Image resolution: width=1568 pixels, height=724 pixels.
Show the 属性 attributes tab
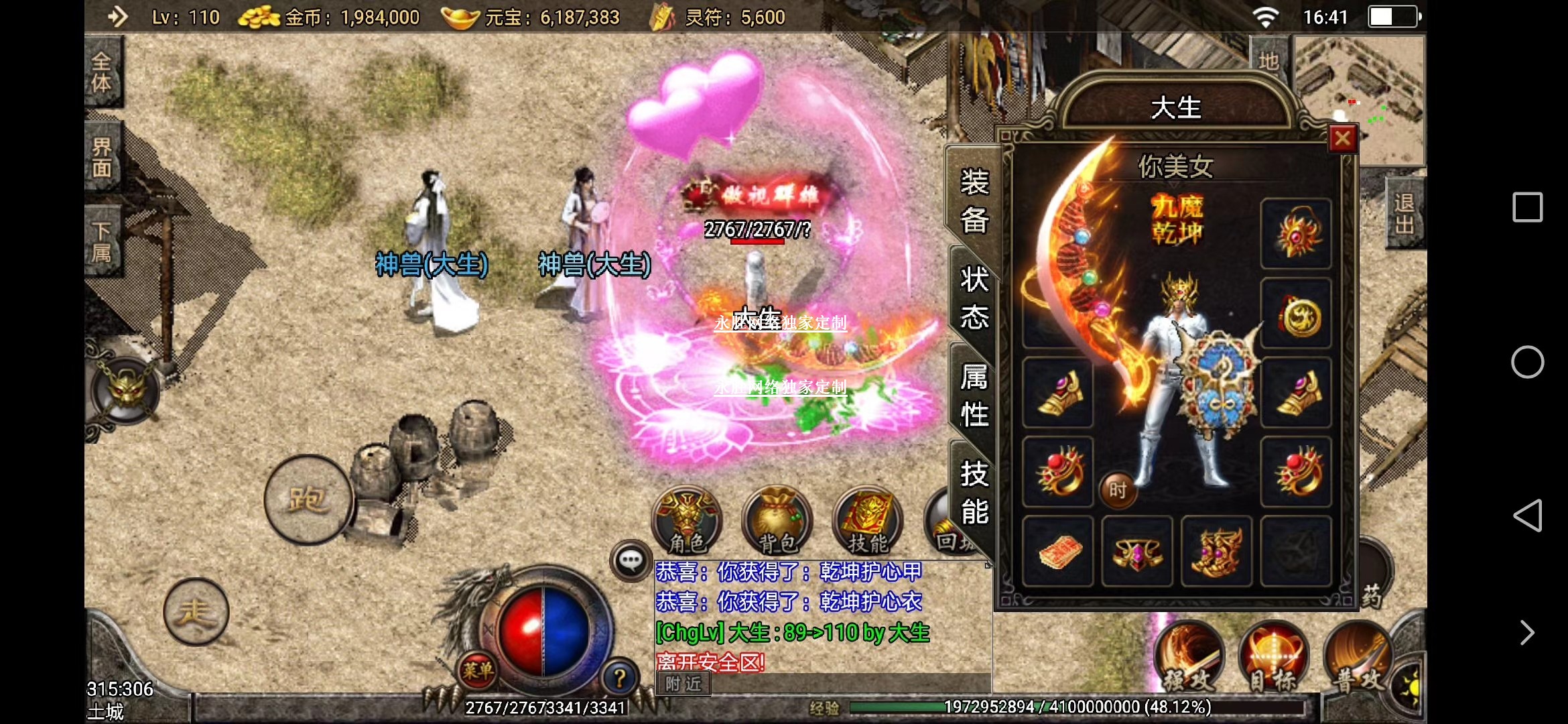tap(974, 396)
